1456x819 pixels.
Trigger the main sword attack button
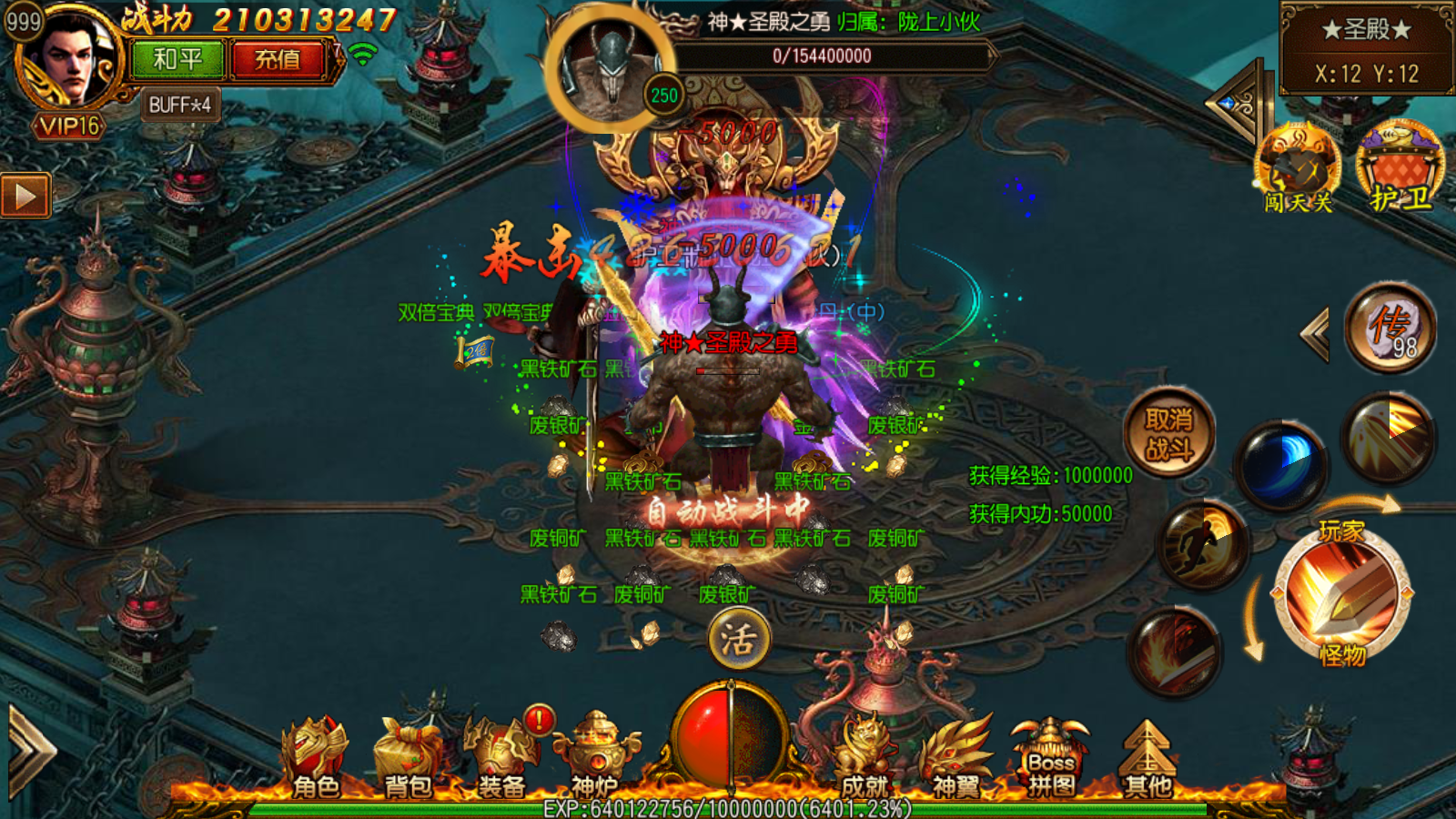[1342, 591]
